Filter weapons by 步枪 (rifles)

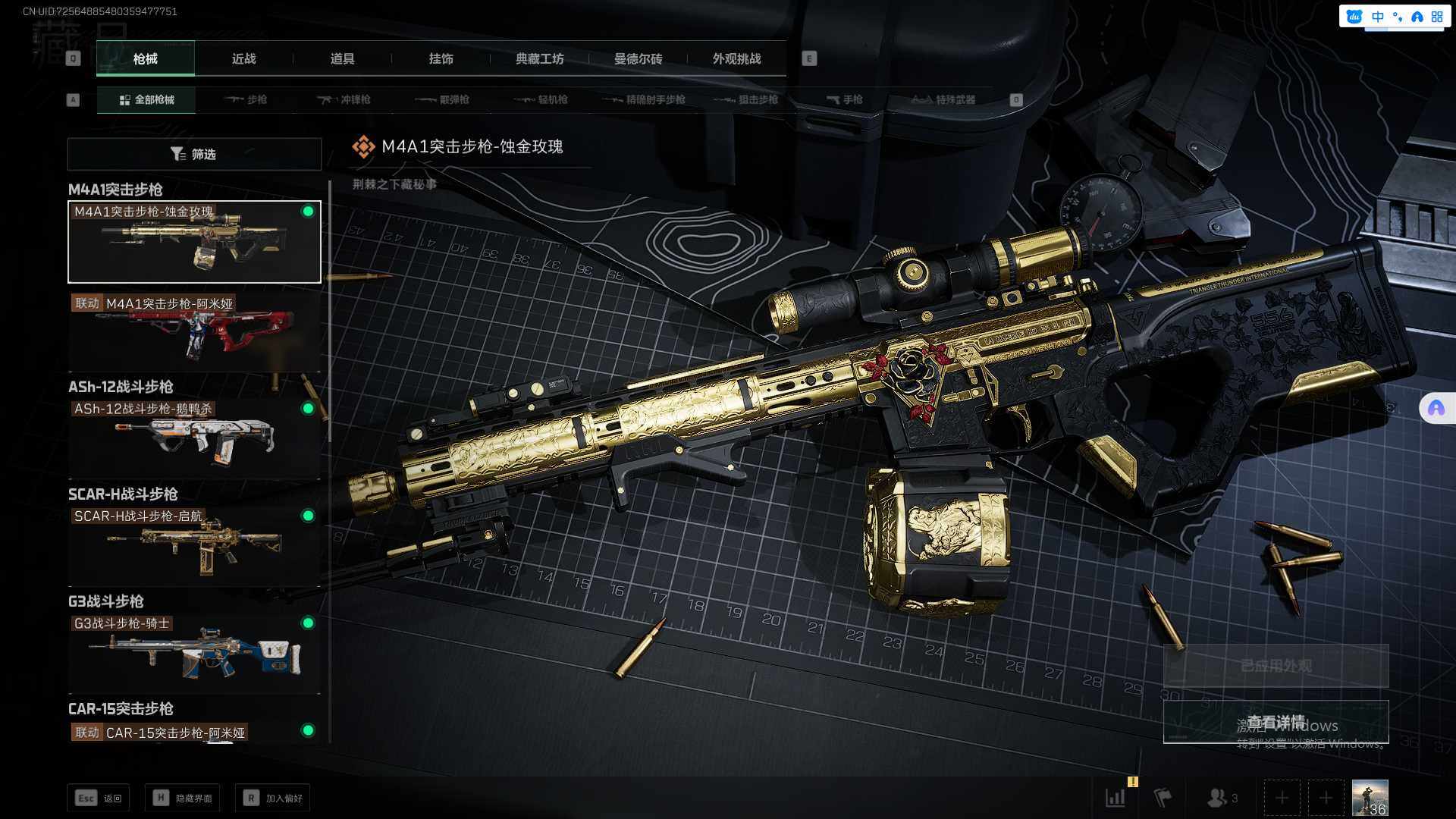click(246, 99)
